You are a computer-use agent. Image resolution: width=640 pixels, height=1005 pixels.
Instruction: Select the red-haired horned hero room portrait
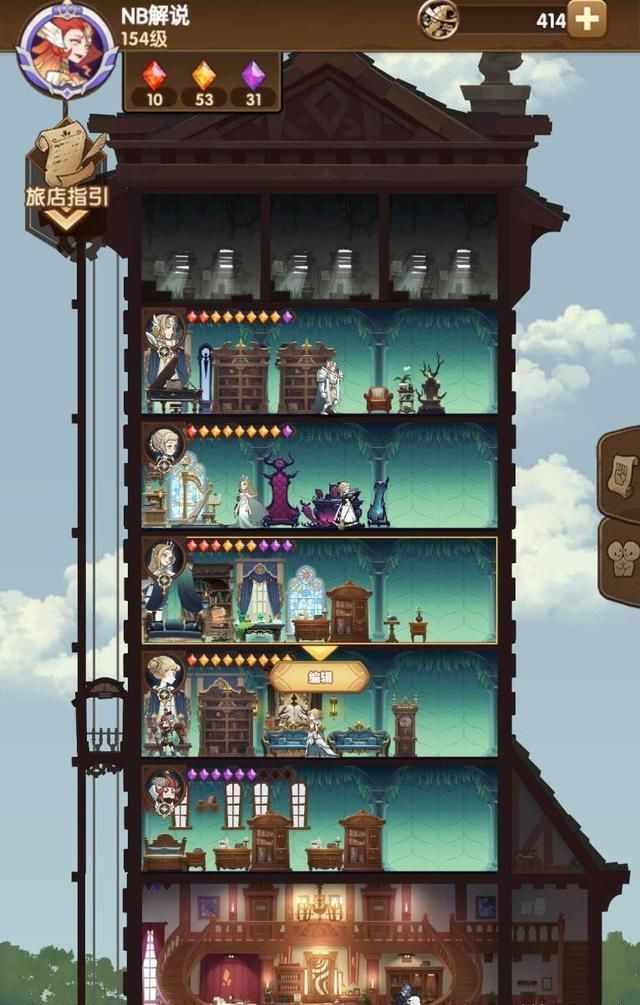(x=165, y=790)
